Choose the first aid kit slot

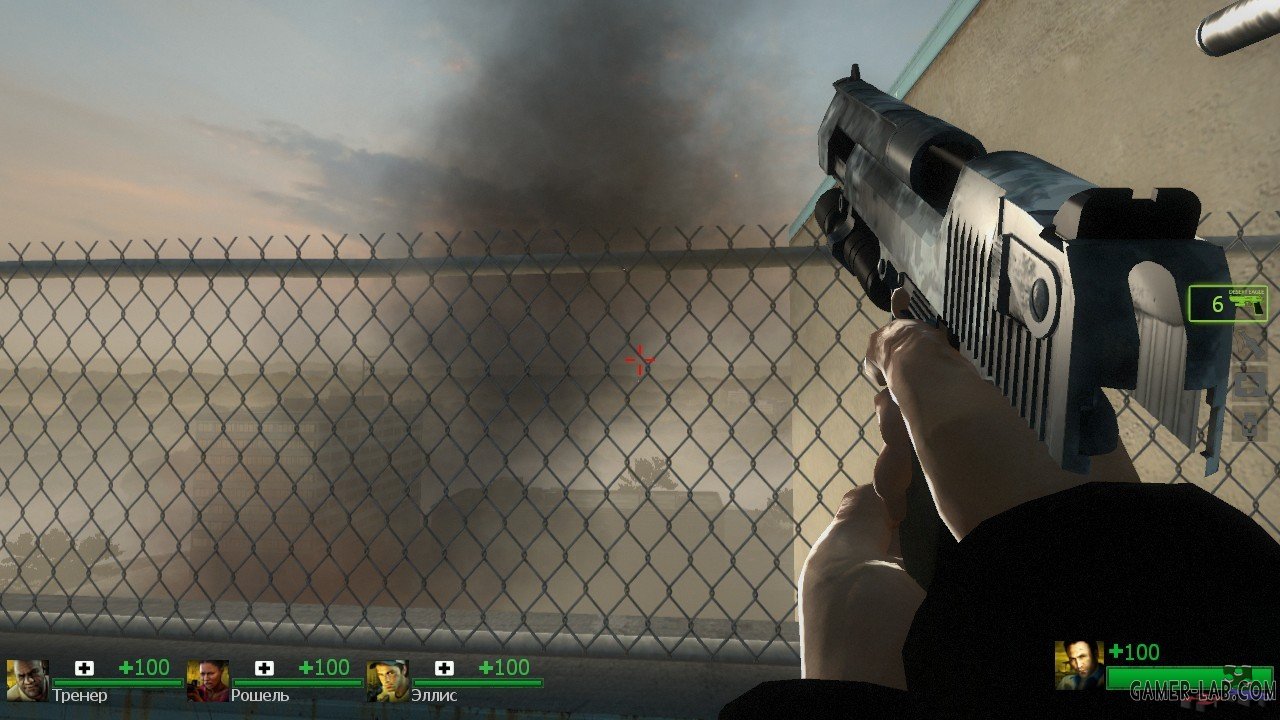click(x=1248, y=384)
